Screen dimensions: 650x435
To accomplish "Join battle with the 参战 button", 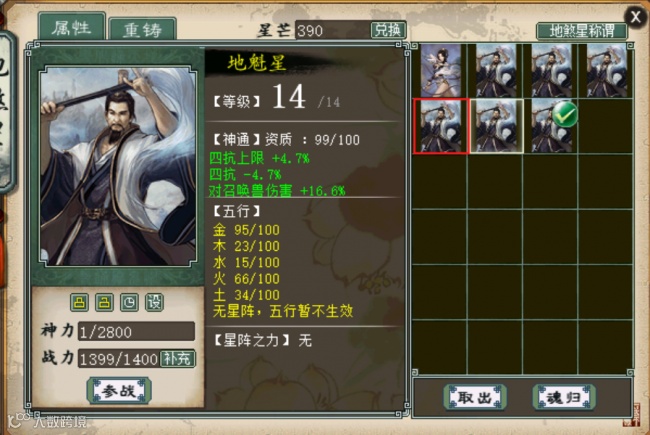I will point(119,390).
